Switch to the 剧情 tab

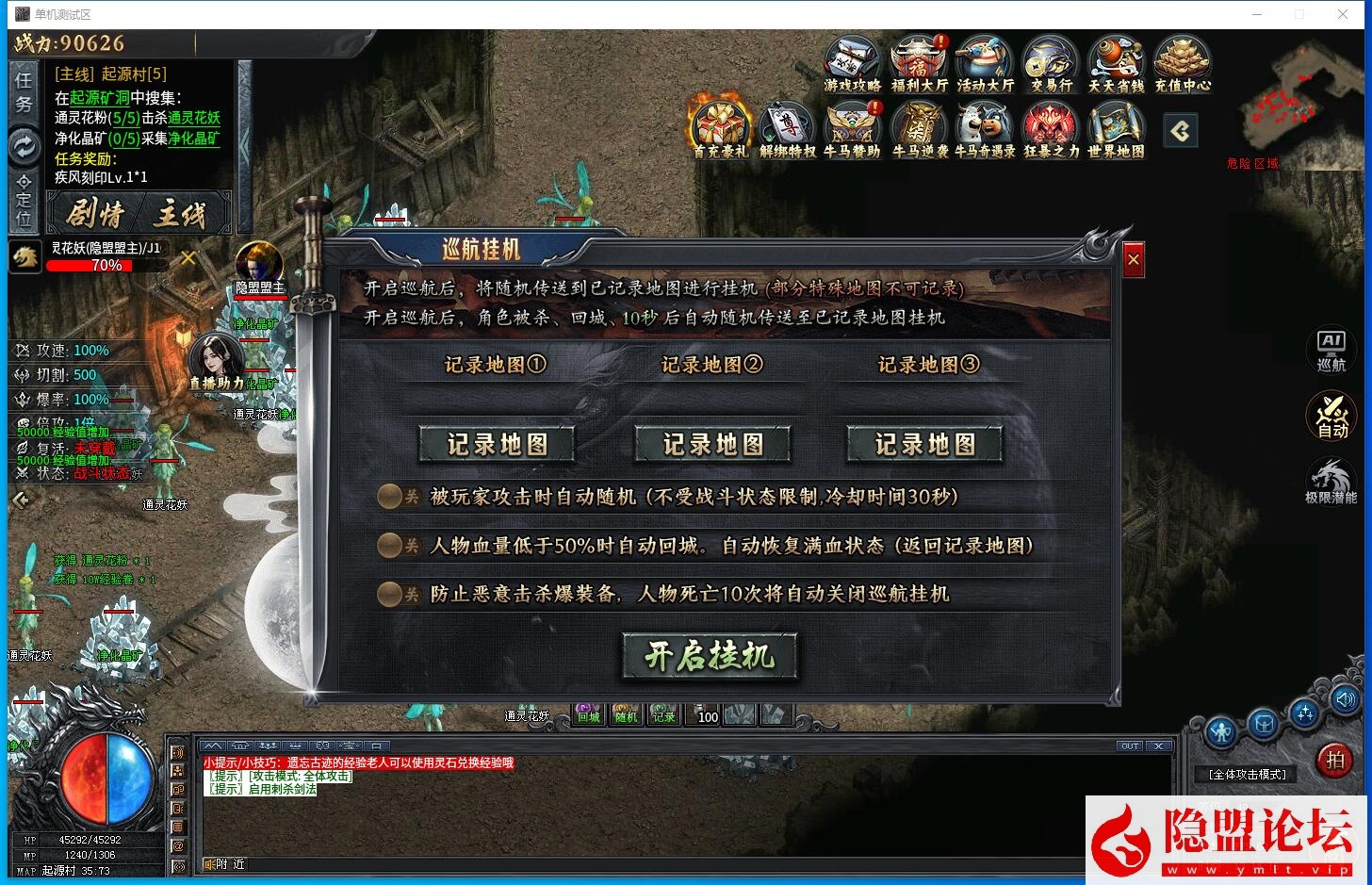click(98, 213)
